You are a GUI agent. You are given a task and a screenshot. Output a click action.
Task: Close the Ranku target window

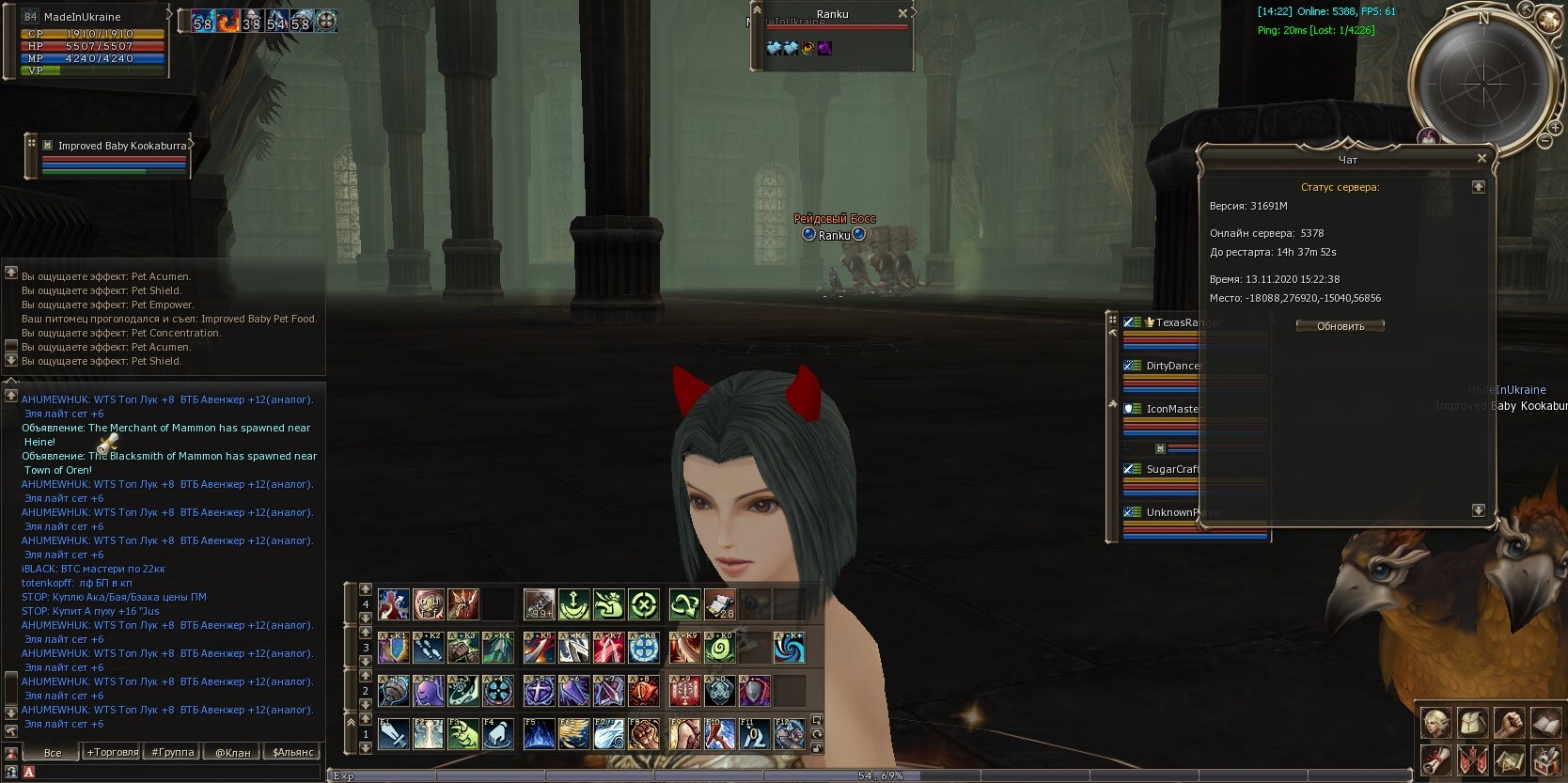pos(902,13)
